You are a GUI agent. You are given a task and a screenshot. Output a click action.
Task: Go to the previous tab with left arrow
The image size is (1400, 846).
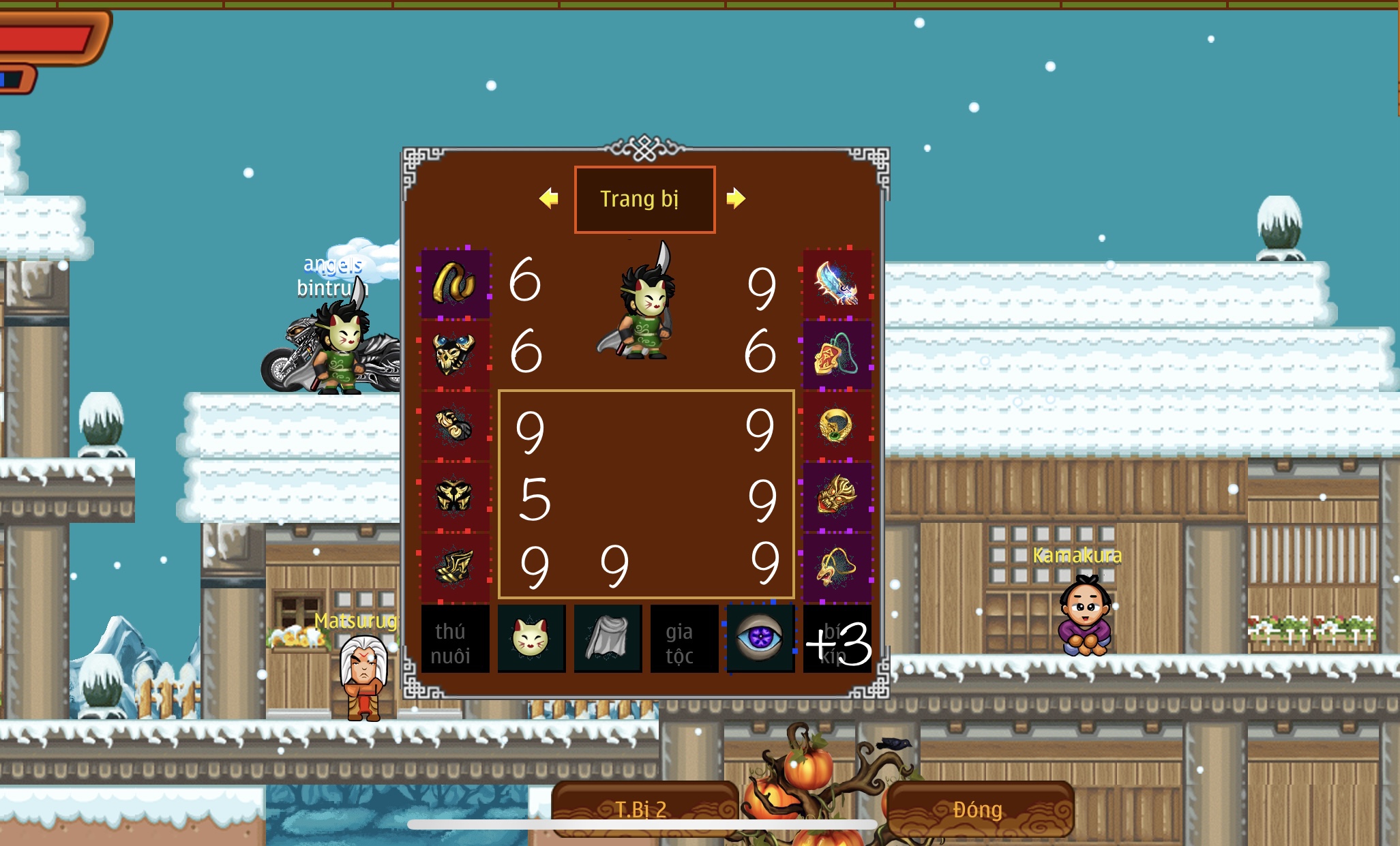(x=548, y=198)
